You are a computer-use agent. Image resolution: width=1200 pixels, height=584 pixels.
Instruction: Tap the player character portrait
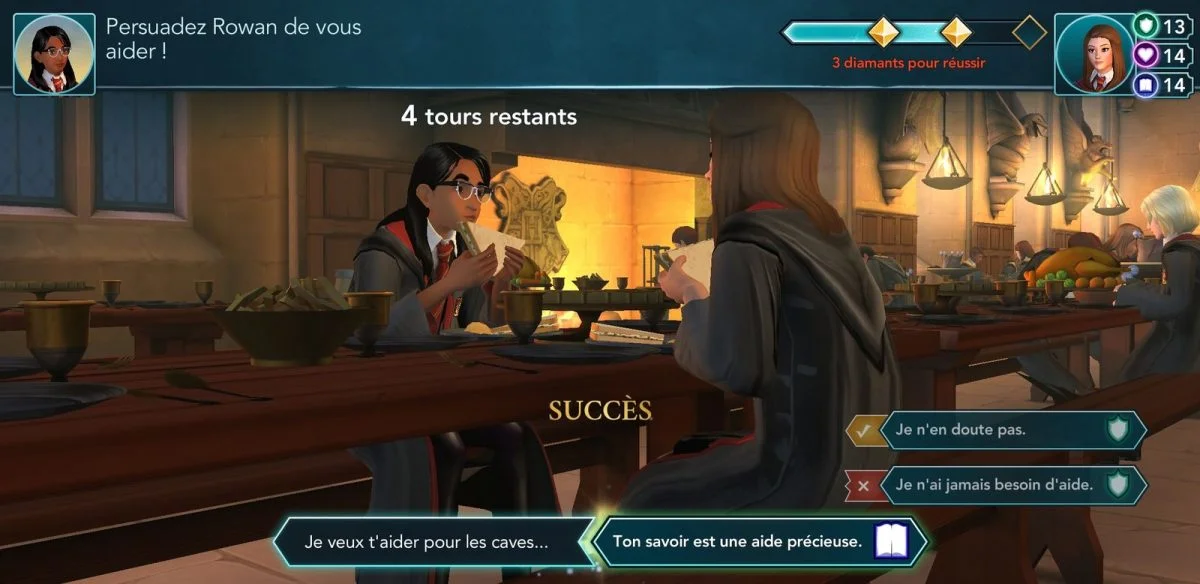tap(1095, 54)
